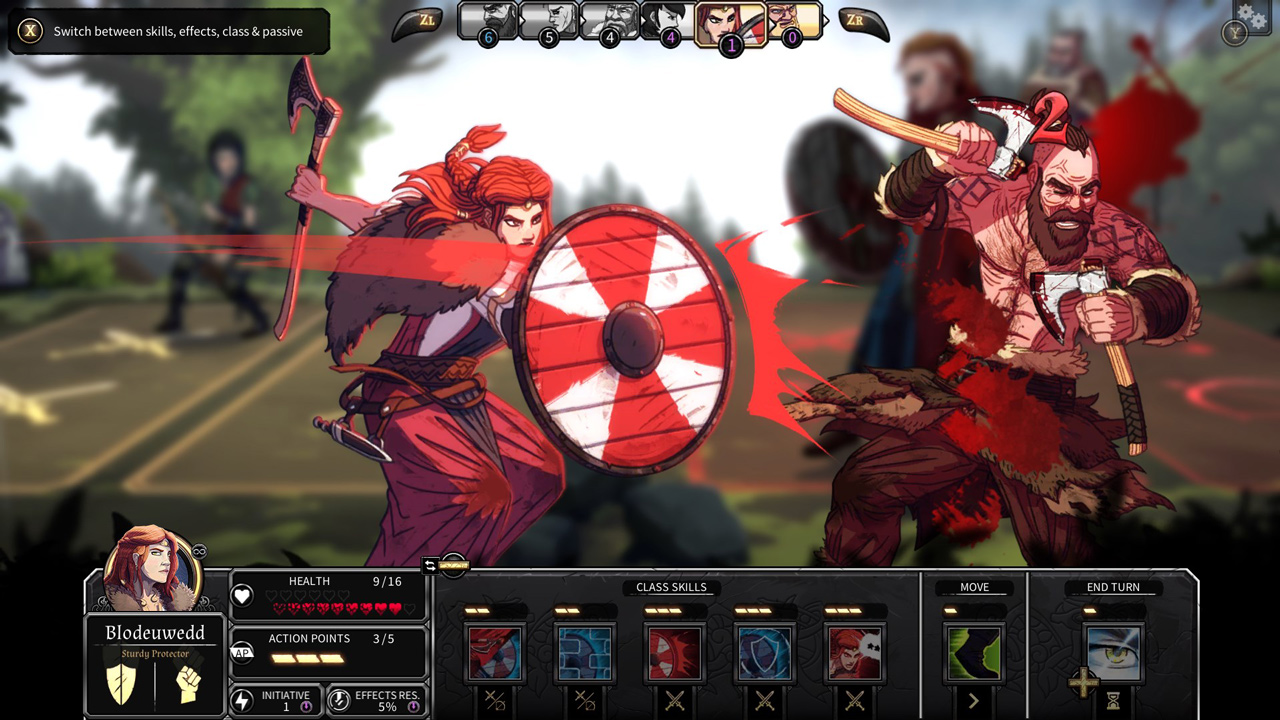Click the End Turn eye icon
Viewport: 1280px width, 720px height.
tap(1113, 651)
